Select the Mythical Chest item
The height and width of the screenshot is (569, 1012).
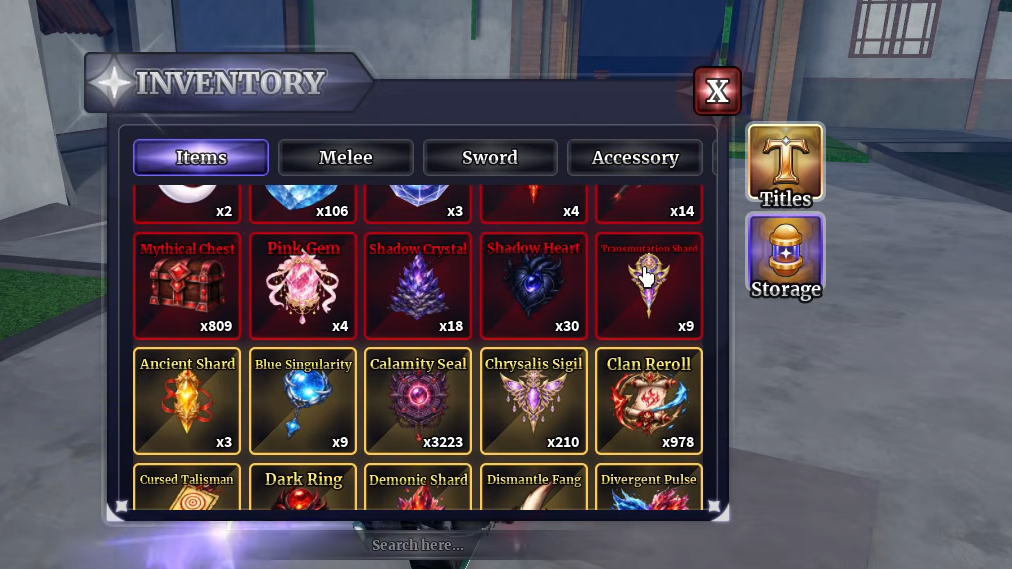[187, 287]
